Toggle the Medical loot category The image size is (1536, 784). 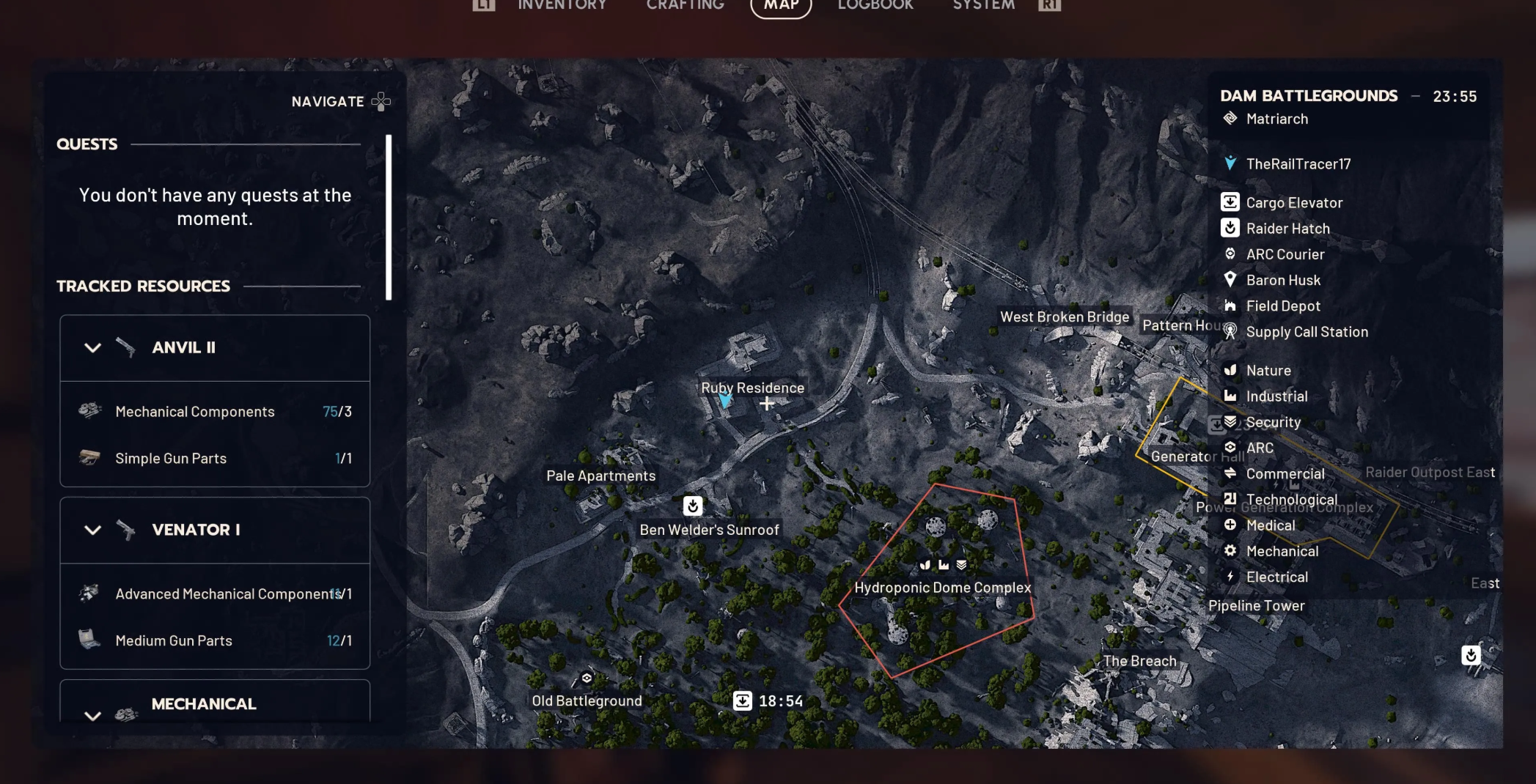1270,525
